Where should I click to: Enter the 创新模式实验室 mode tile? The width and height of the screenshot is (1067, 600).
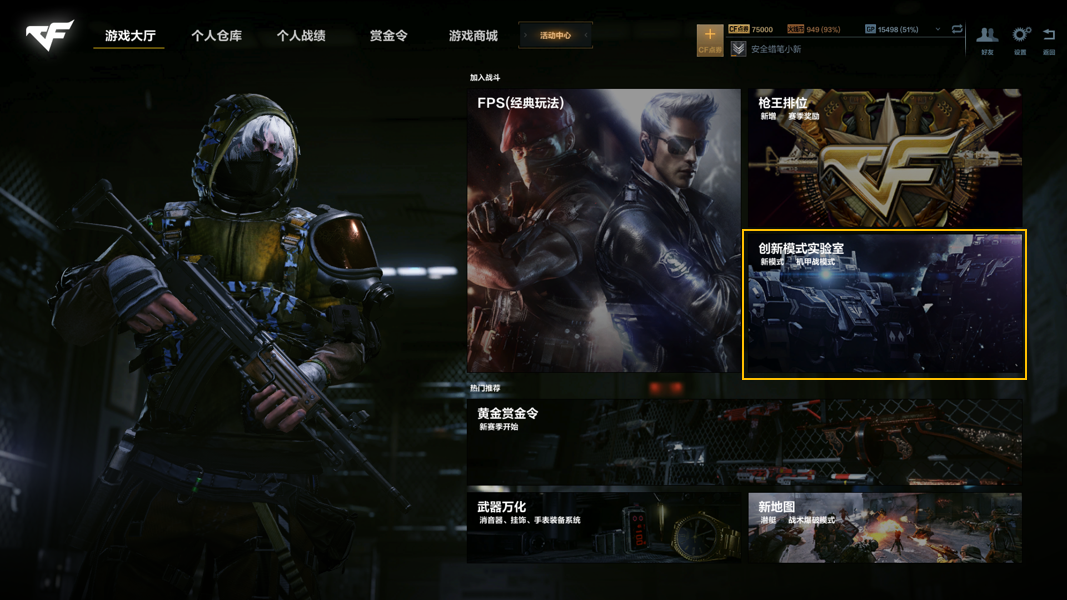coord(884,305)
